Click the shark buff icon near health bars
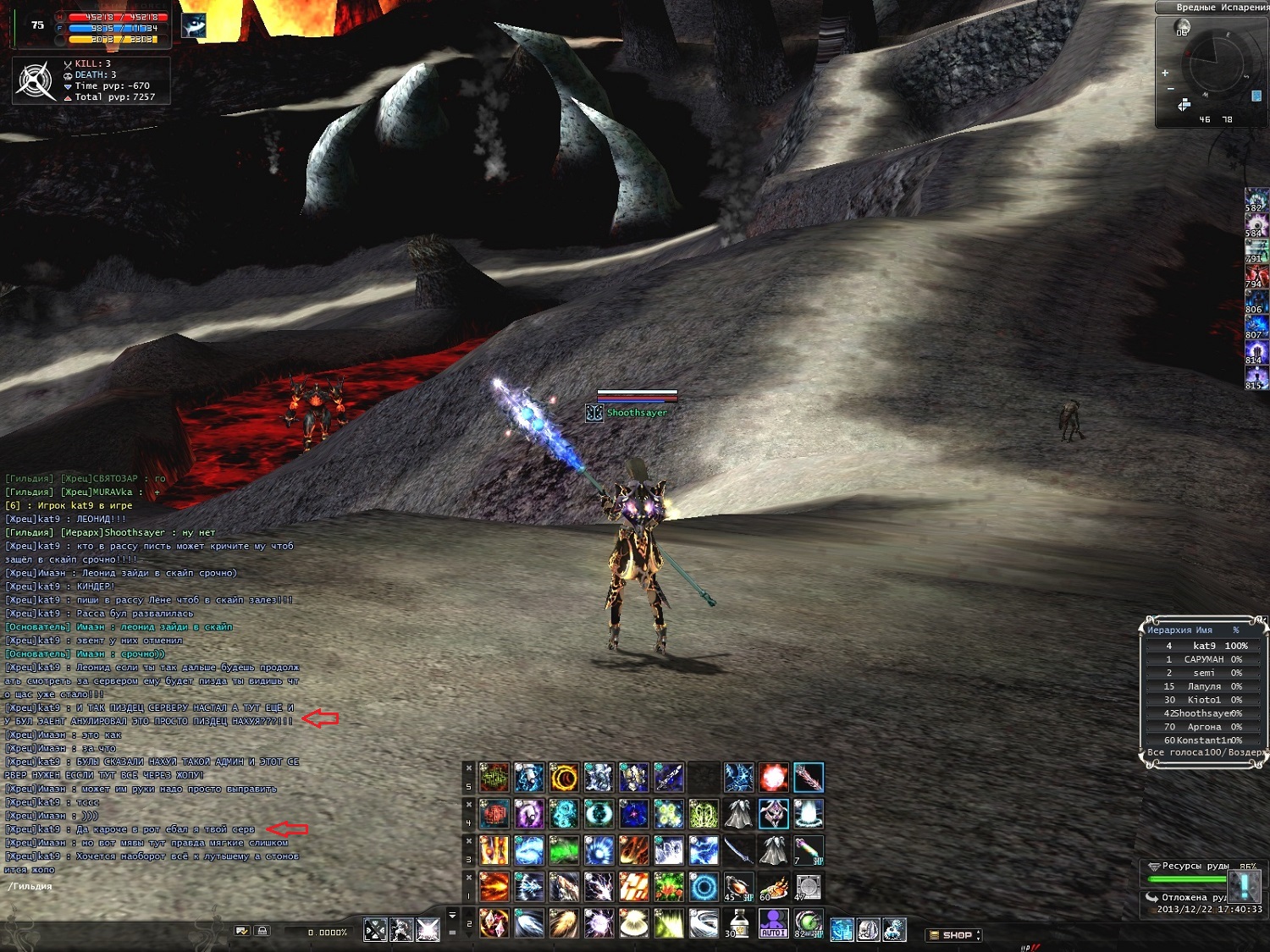This screenshot has width=1270, height=952. click(x=194, y=25)
